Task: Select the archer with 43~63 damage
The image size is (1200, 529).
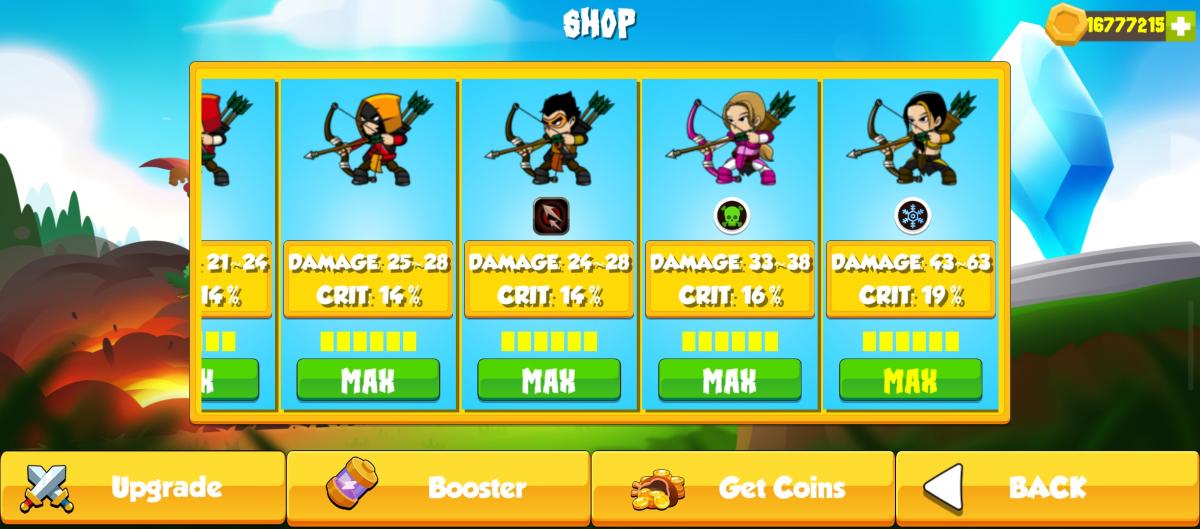Action: coord(910,138)
